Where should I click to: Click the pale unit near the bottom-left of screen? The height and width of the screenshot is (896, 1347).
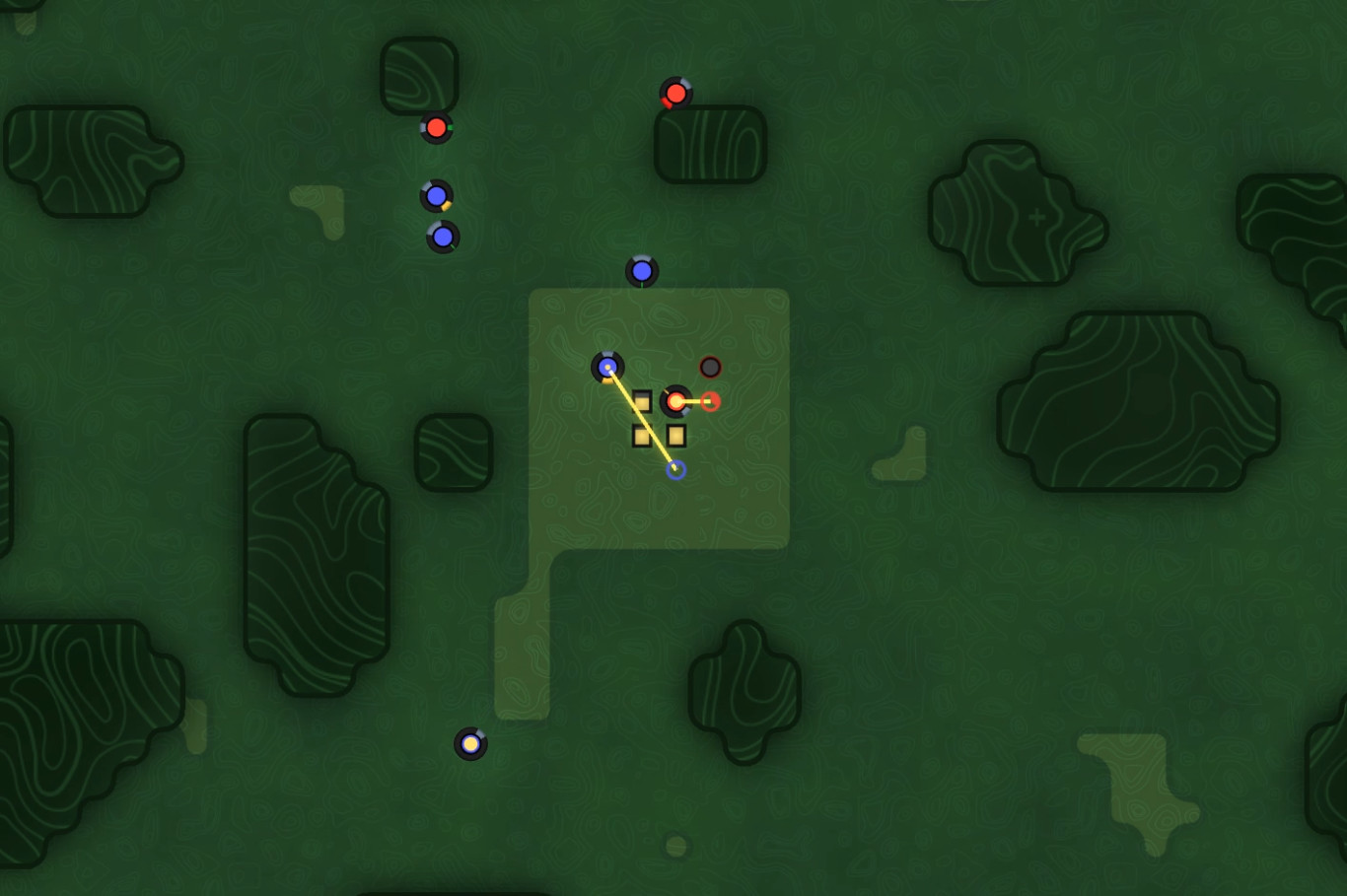click(470, 744)
